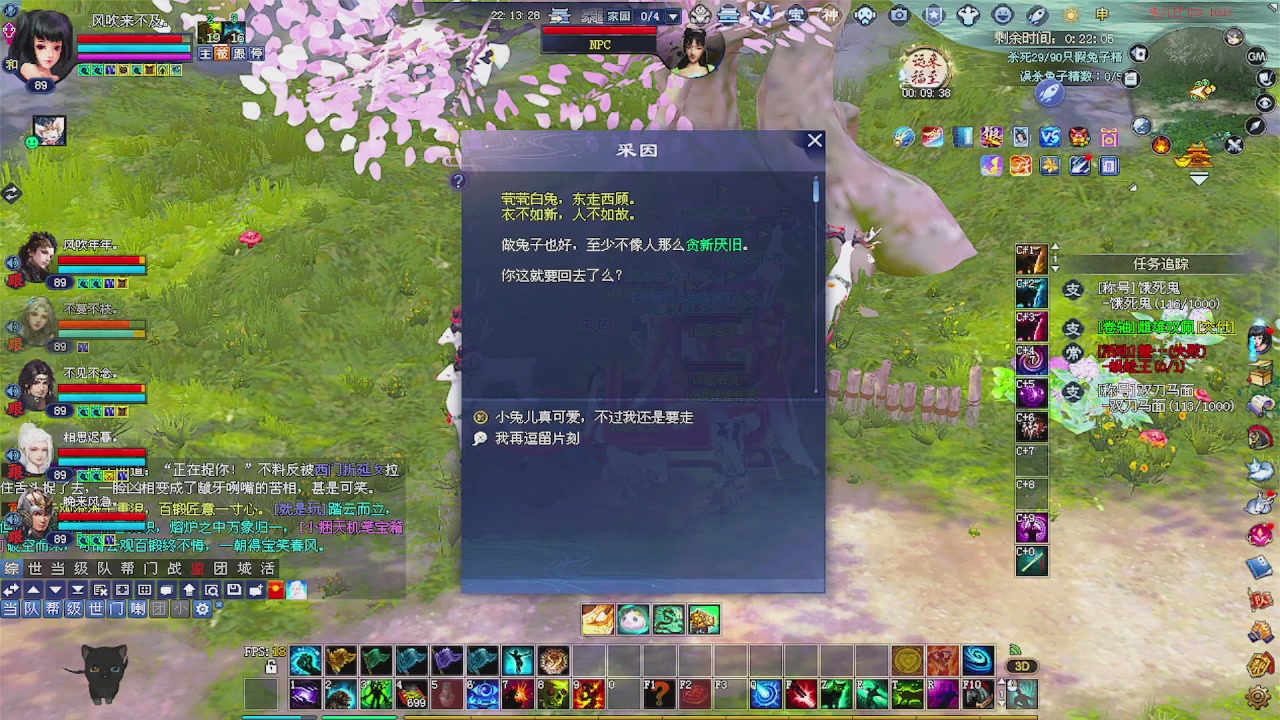Switch to the 世 chat tab
Screen dimensions: 1280x720
pos(35,569)
